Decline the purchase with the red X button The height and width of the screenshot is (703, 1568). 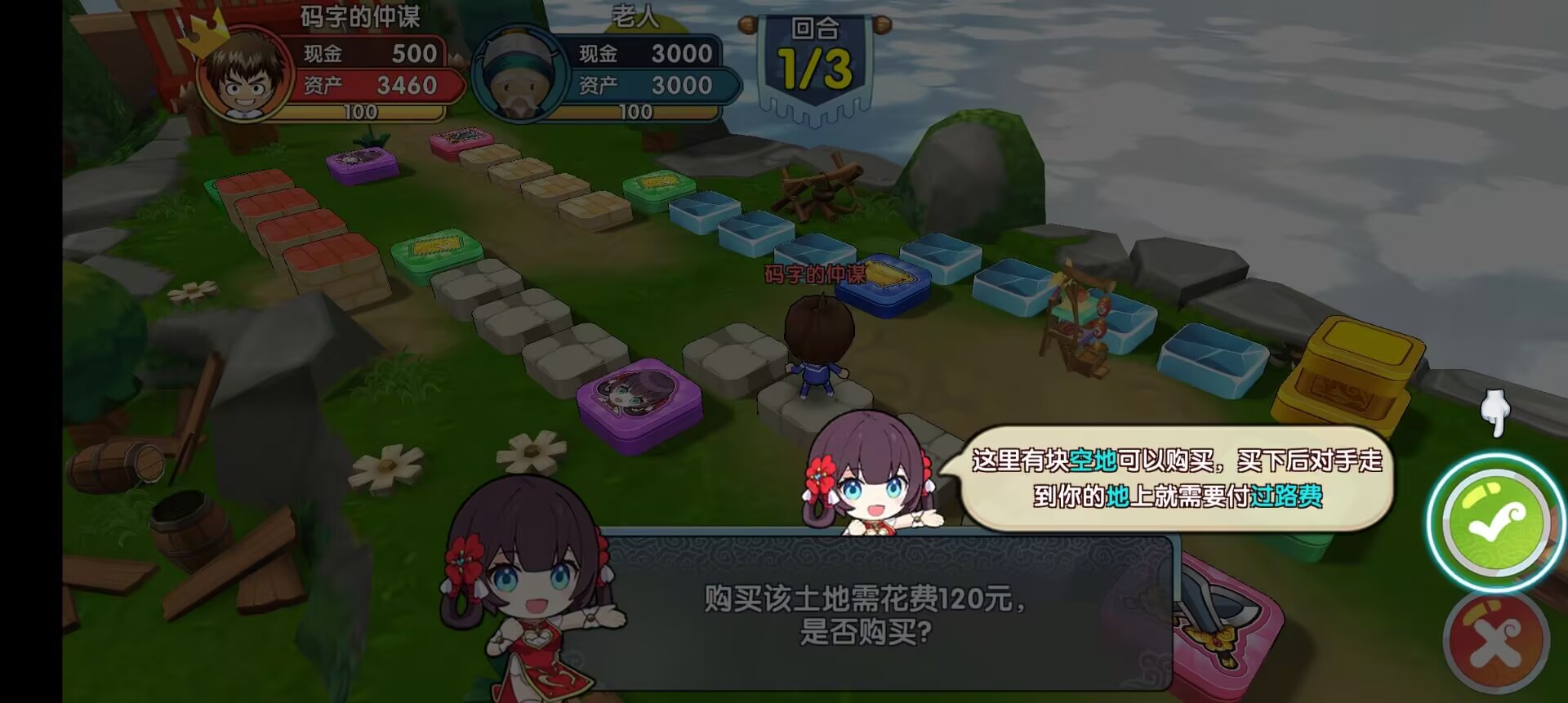(1496, 643)
